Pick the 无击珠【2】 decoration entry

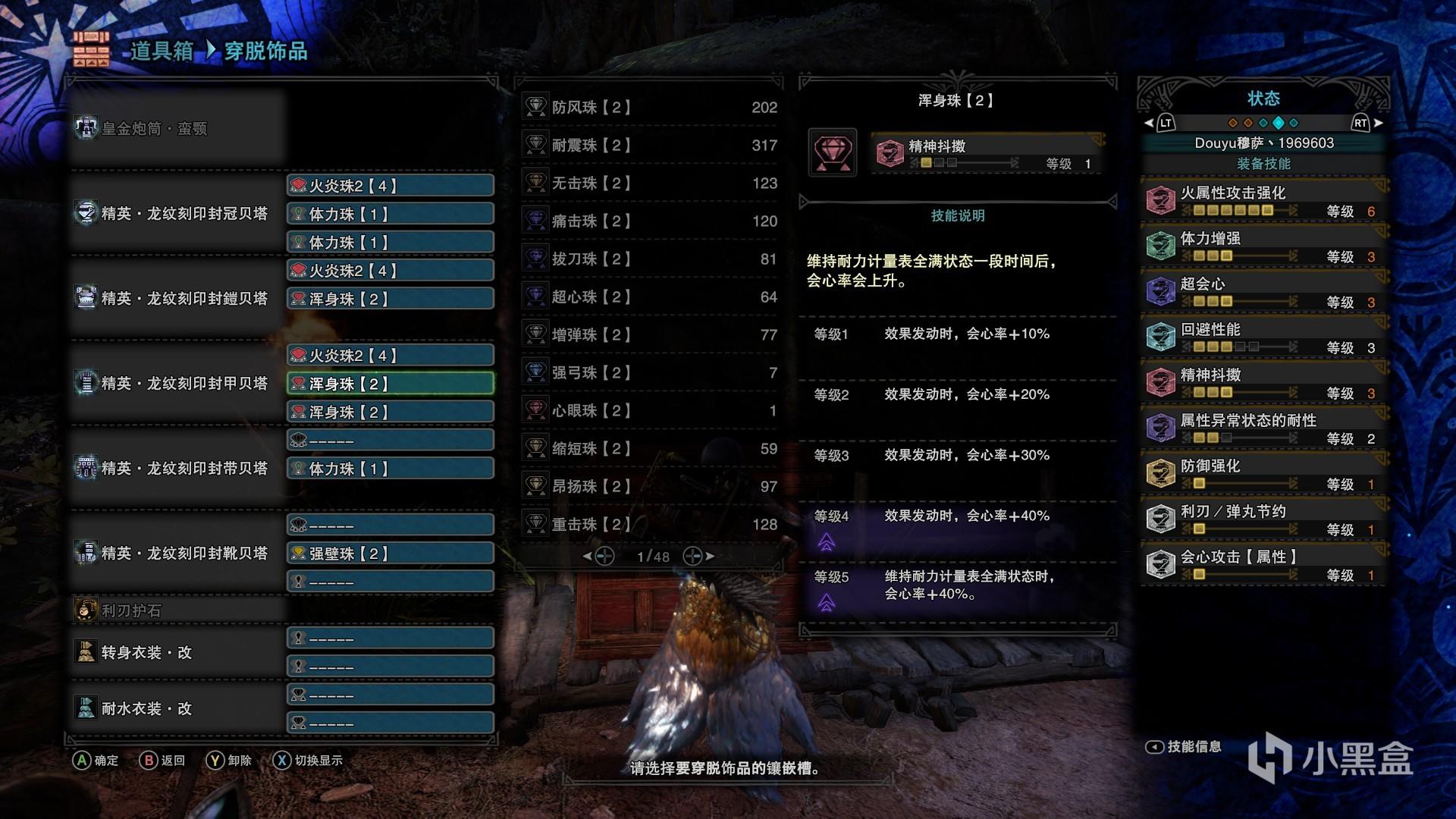pos(650,183)
